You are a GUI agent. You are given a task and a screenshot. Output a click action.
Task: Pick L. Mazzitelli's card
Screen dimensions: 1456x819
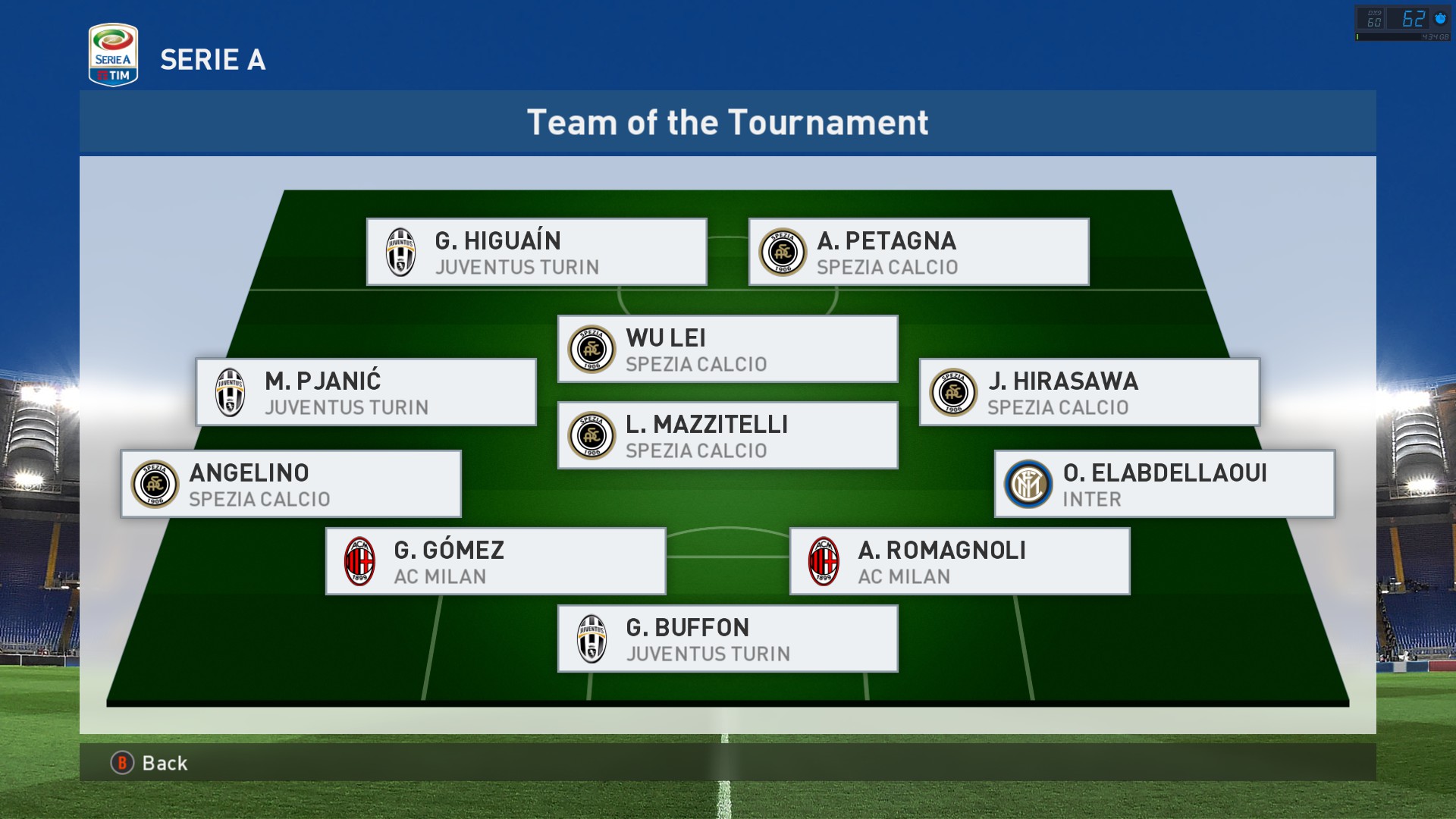(728, 436)
